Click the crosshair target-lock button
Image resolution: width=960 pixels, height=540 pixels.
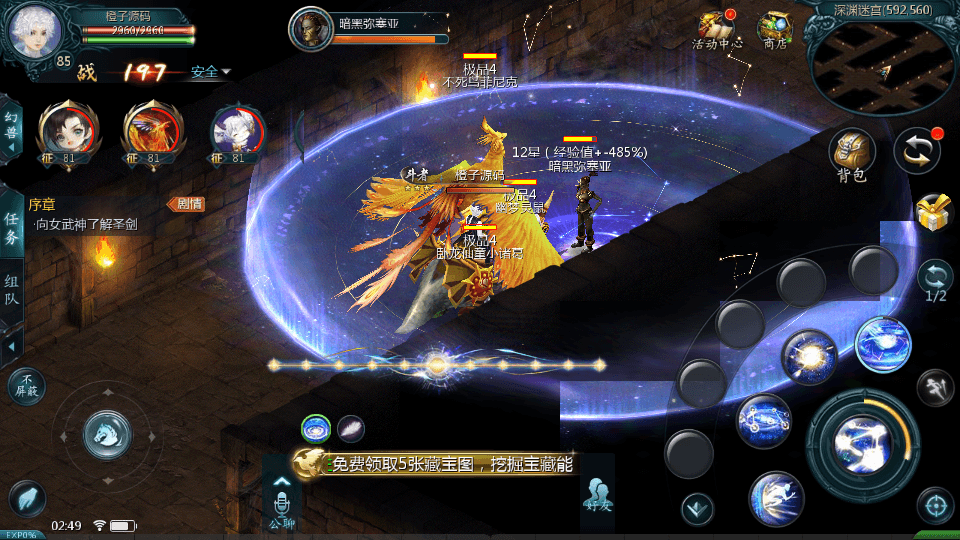(x=935, y=505)
